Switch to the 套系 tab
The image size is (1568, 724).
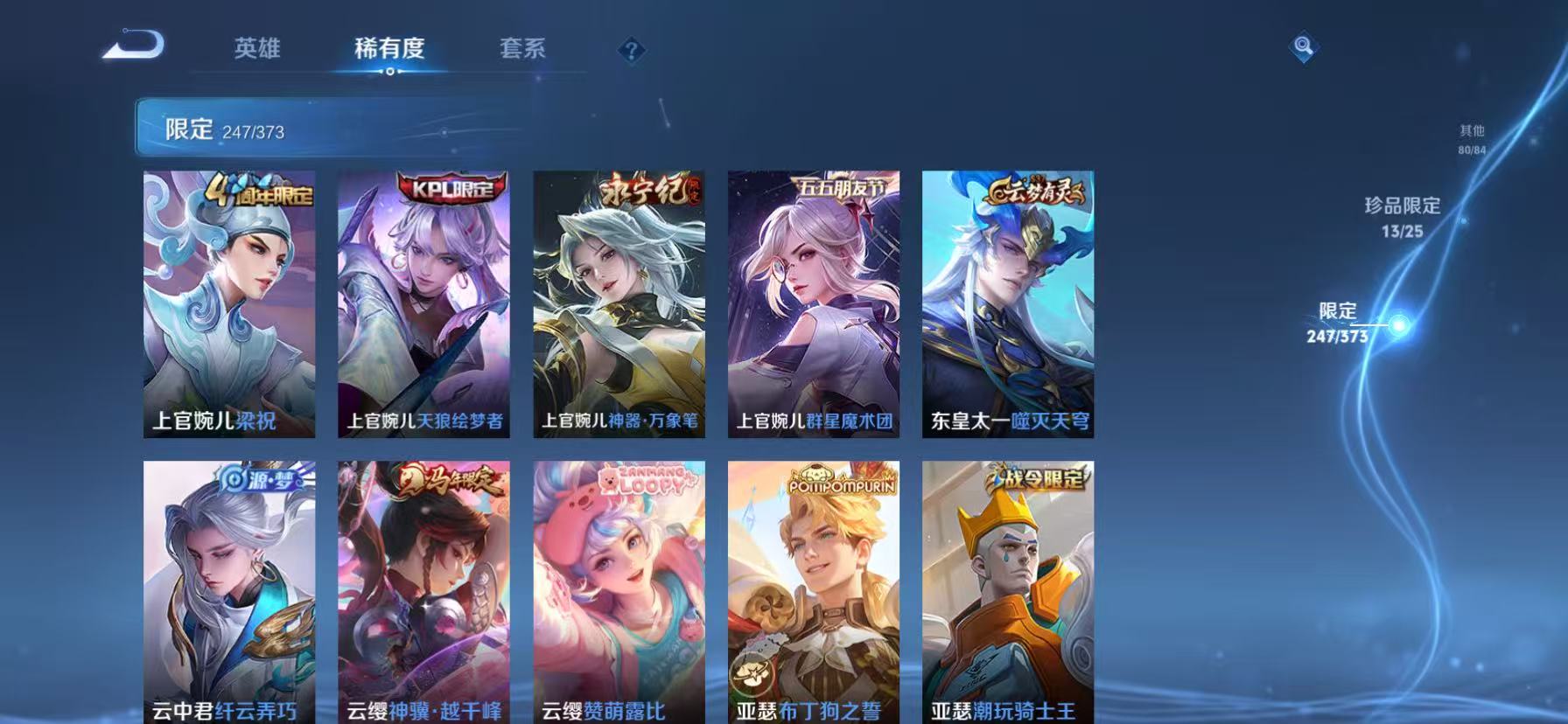[522, 50]
